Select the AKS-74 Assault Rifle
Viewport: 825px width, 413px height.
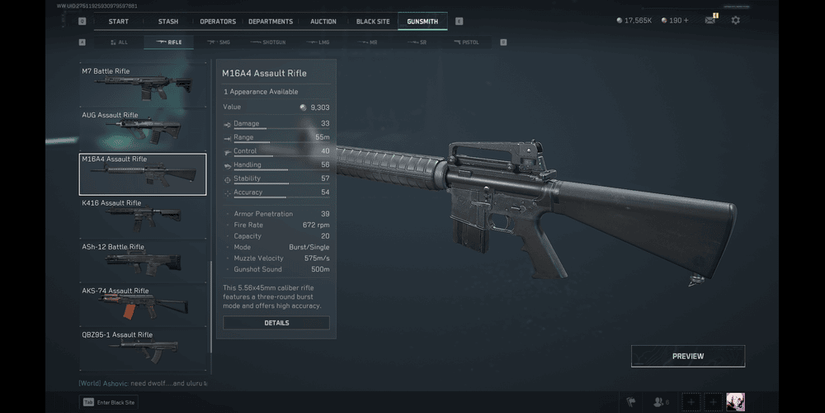143,304
